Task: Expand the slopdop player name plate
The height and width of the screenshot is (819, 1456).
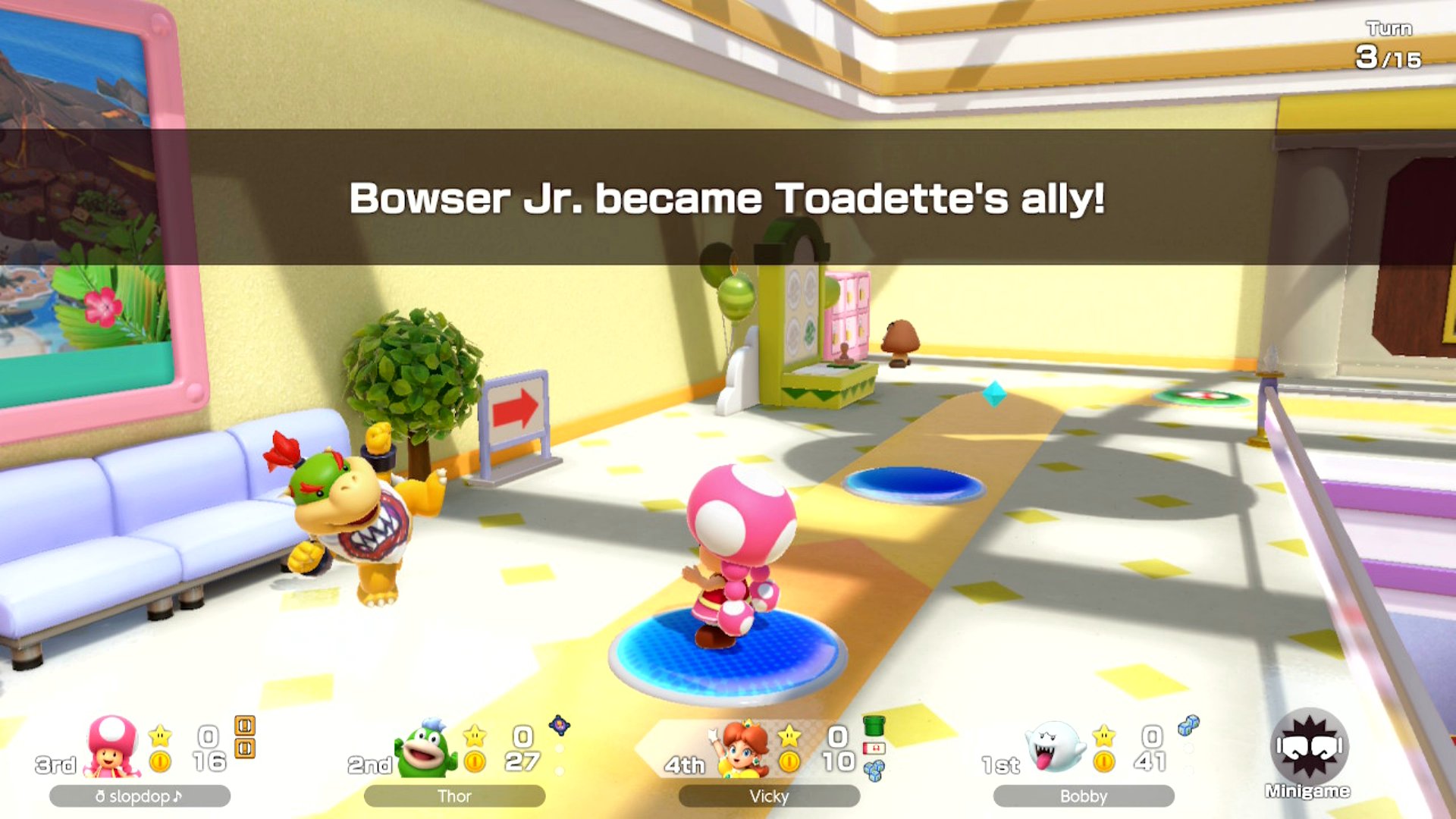Action: (x=140, y=796)
